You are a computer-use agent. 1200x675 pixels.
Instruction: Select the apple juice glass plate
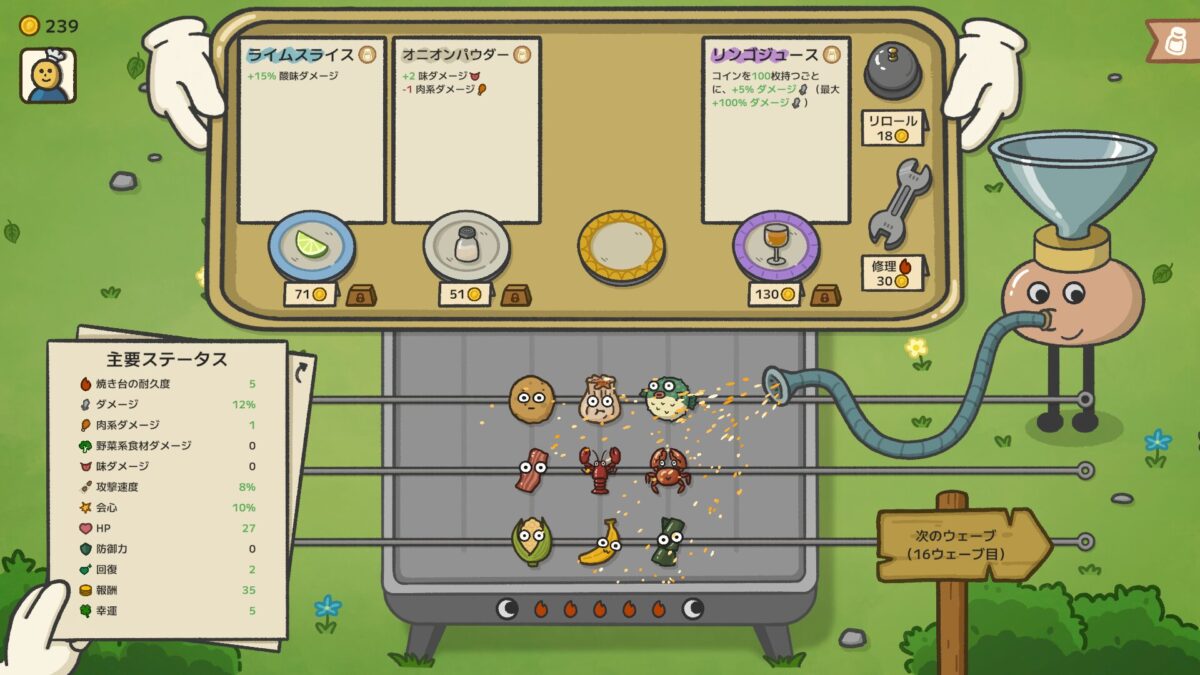(x=776, y=245)
